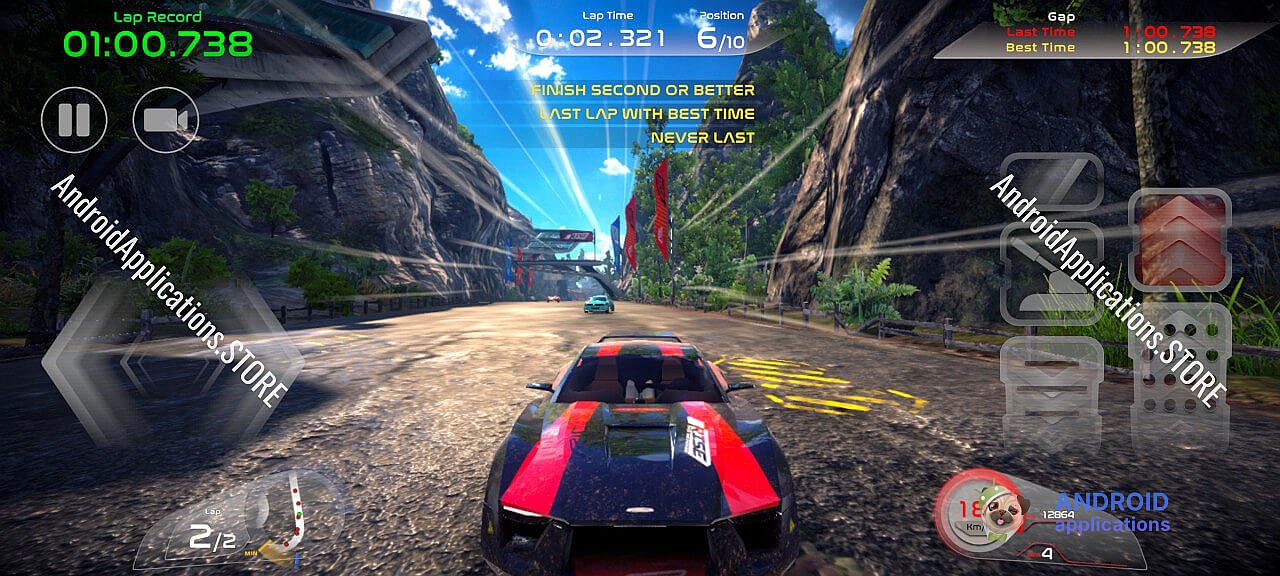Tap the diagonal slash button
The width and height of the screenshot is (1280, 576).
(x=1051, y=182)
